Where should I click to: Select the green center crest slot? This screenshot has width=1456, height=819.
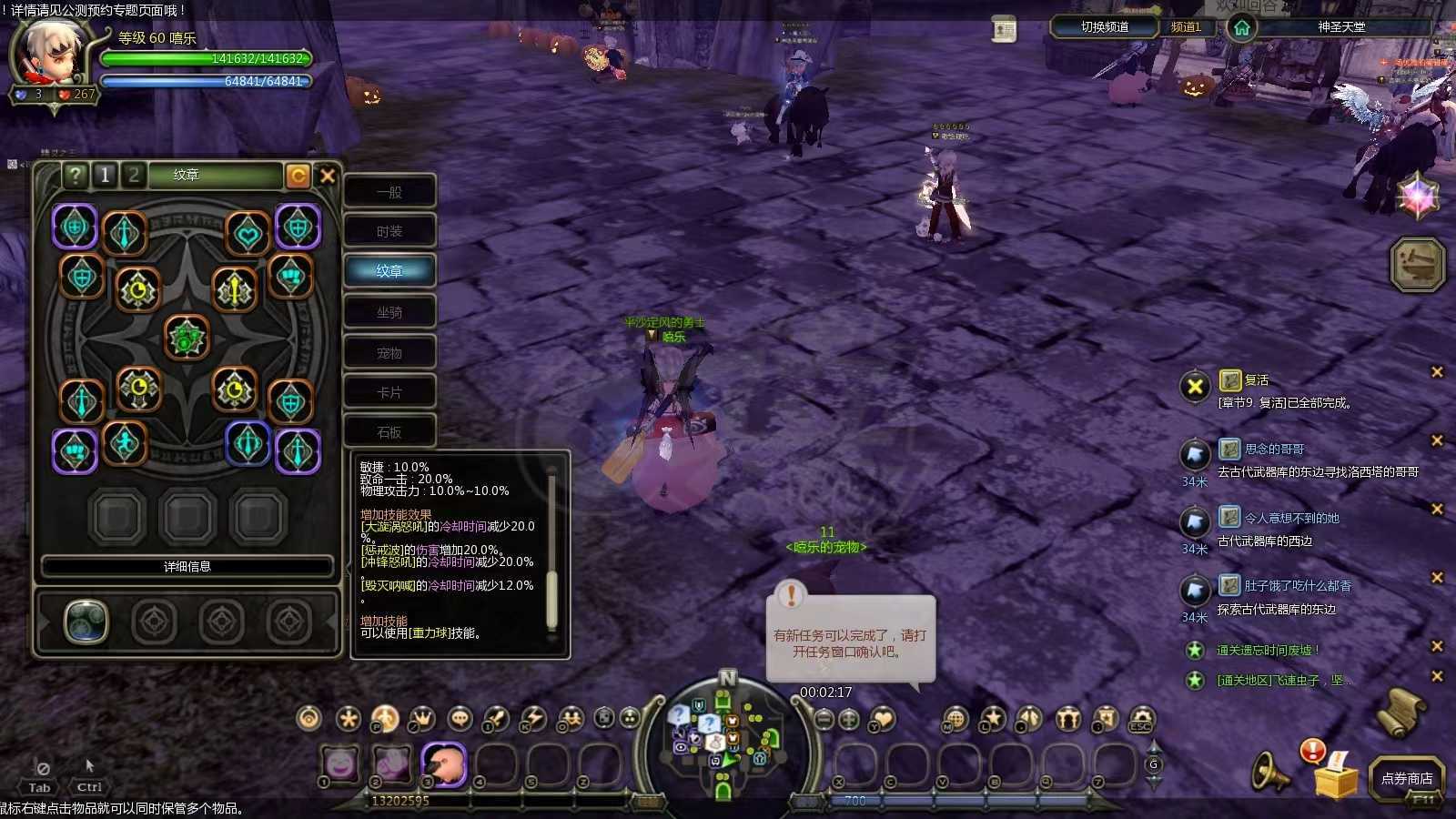point(187,338)
